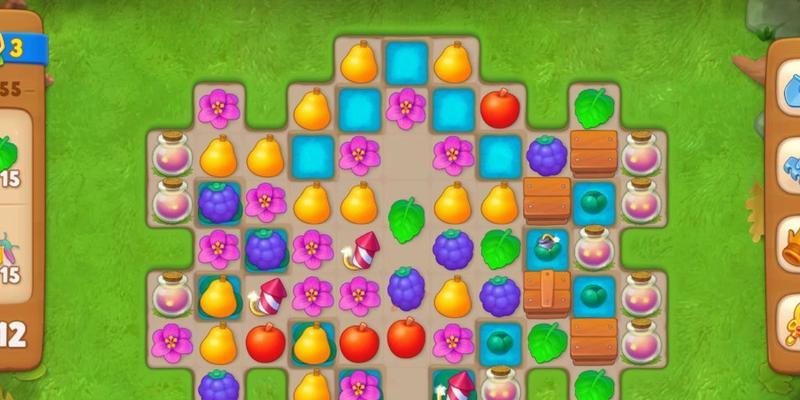800x400 pixels.
Task: Tap the green leaf directly above a wooden crate
Action: pos(594,107)
